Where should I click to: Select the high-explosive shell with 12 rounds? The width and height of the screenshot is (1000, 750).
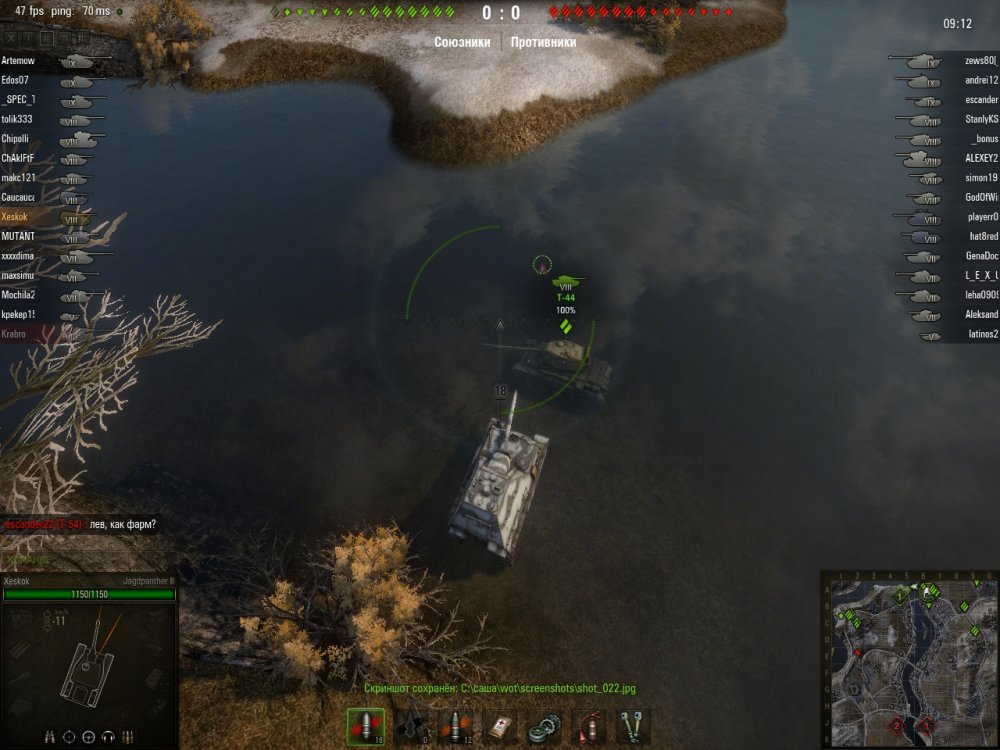(456, 726)
